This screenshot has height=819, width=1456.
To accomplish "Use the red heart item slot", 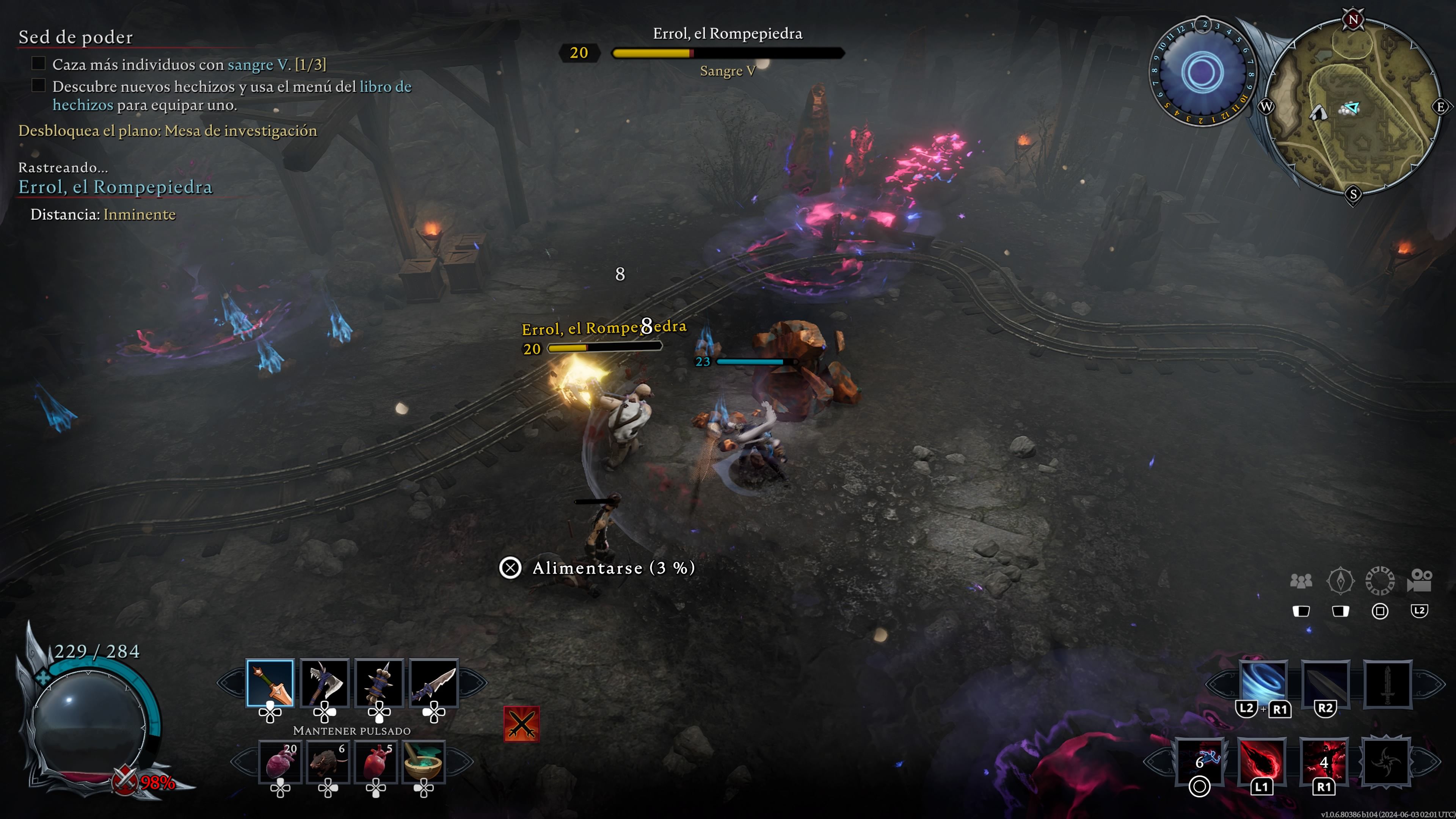I will [x=376, y=761].
